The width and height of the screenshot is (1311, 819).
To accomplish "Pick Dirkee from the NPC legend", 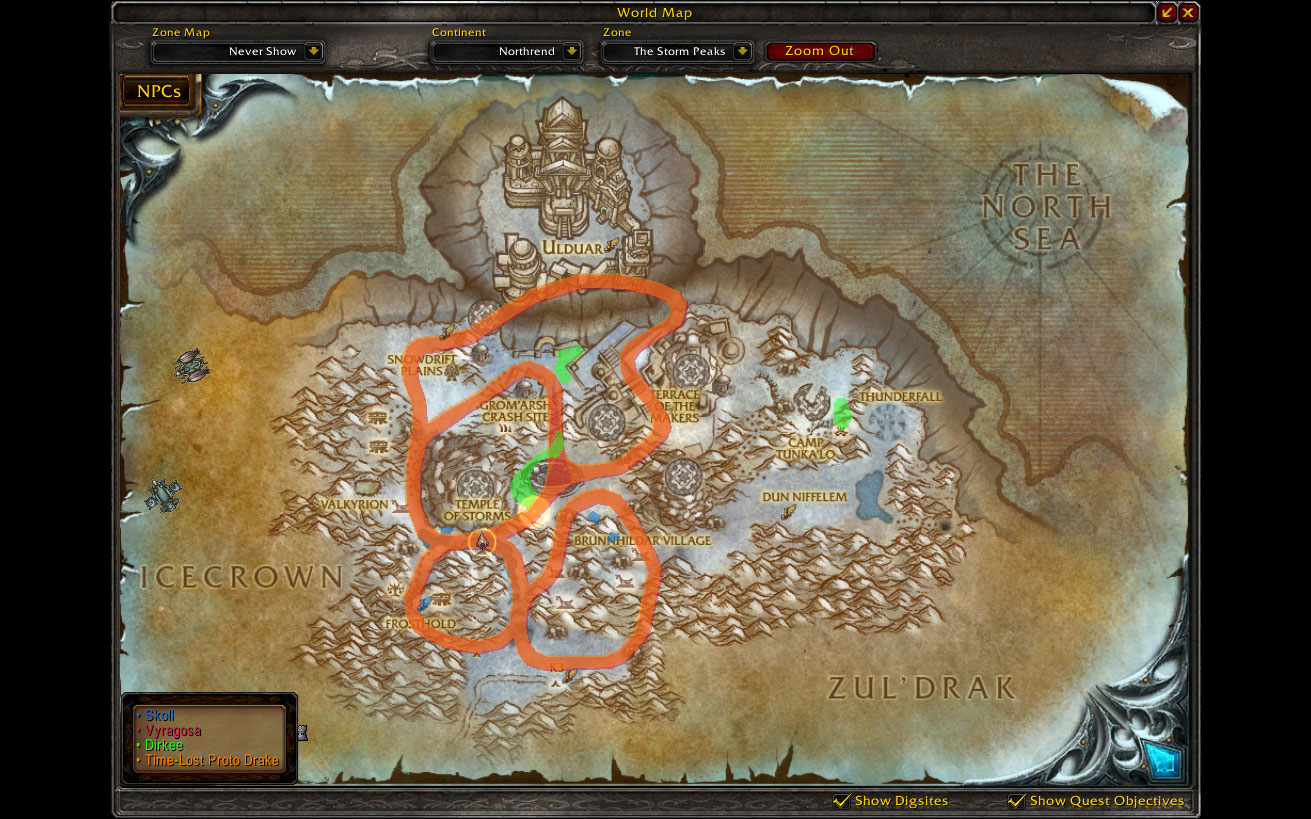I will pos(164,745).
